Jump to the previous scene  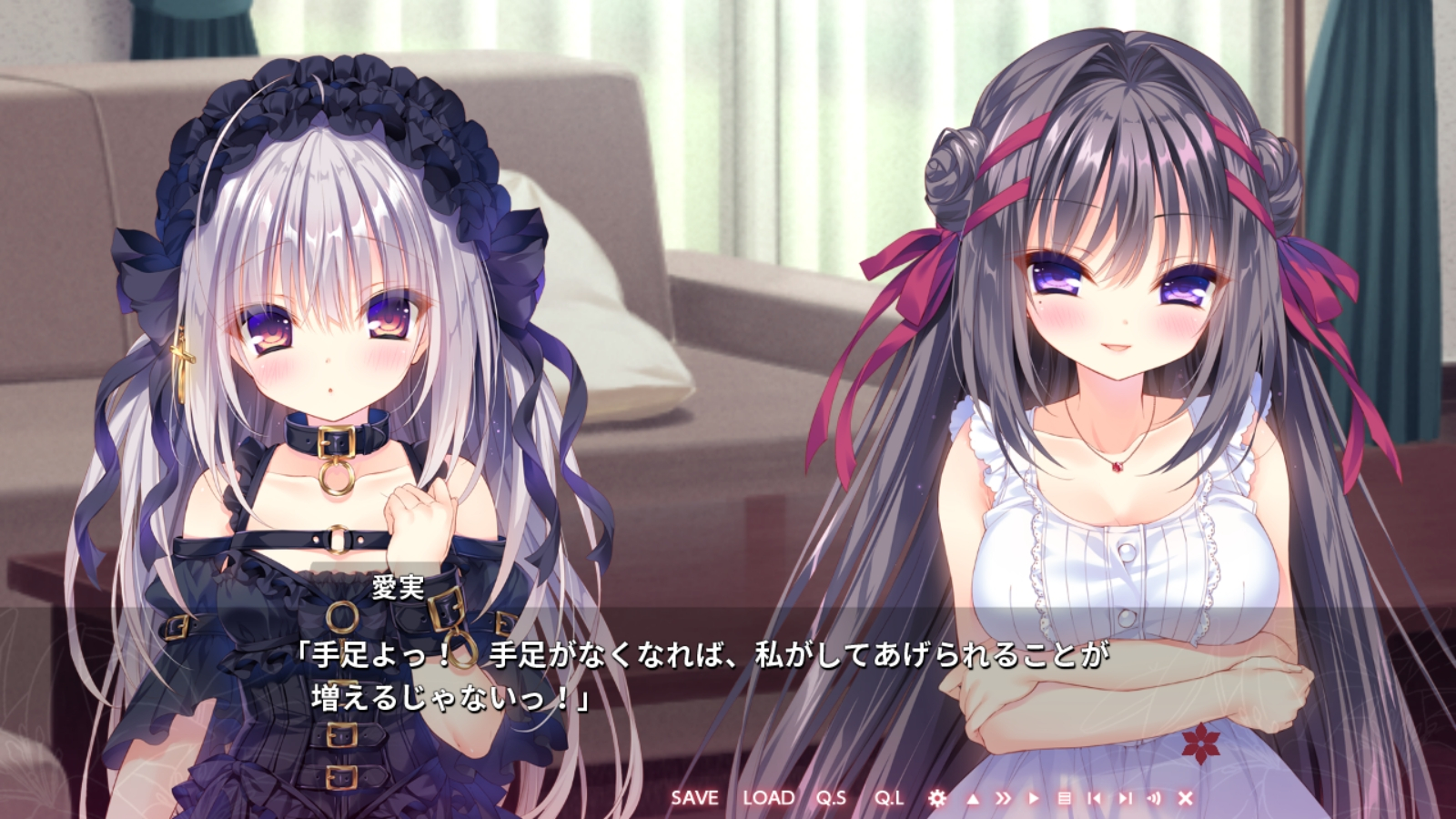pos(1096,797)
